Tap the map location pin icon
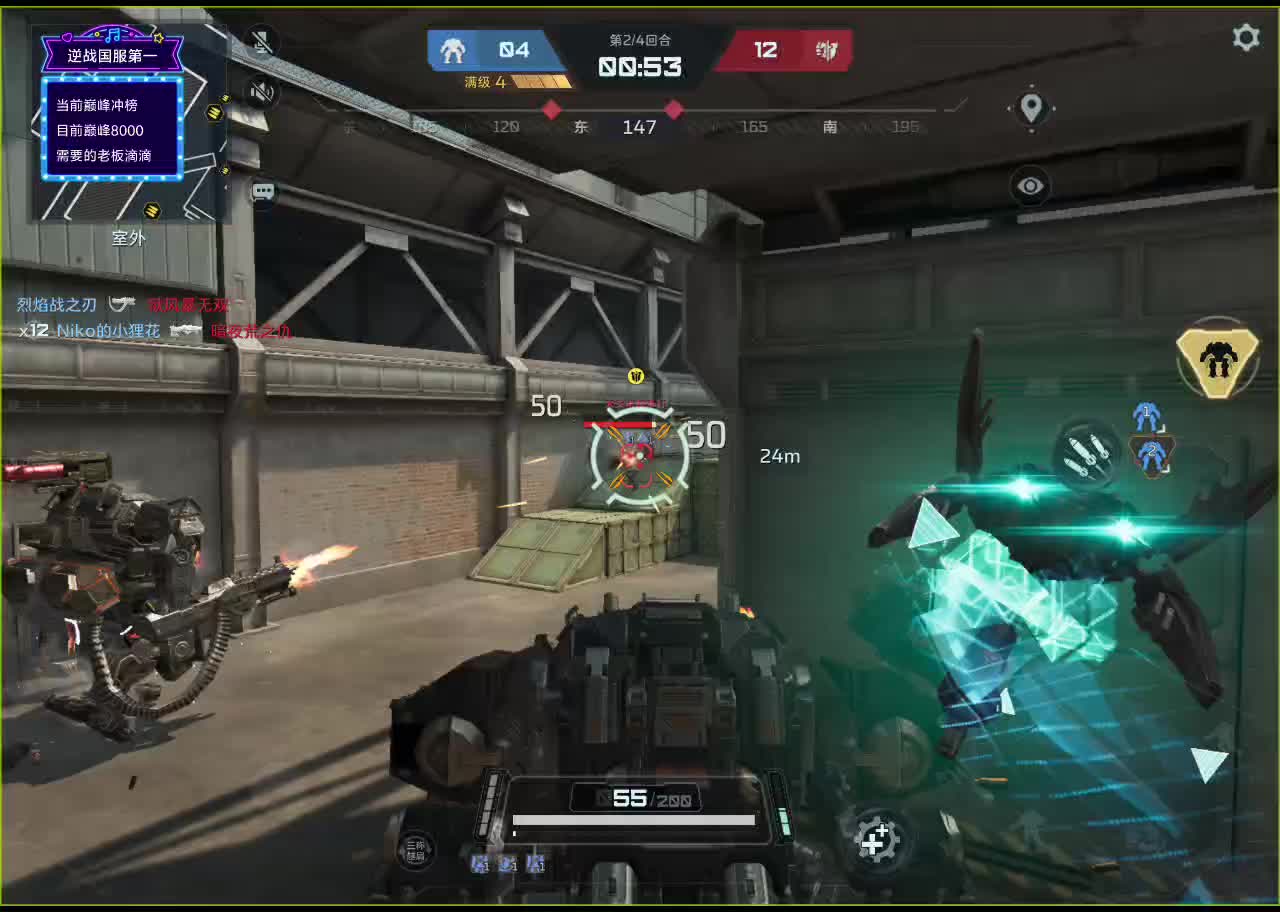Image resolution: width=1280 pixels, height=912 pixels. coord(1031,107)
